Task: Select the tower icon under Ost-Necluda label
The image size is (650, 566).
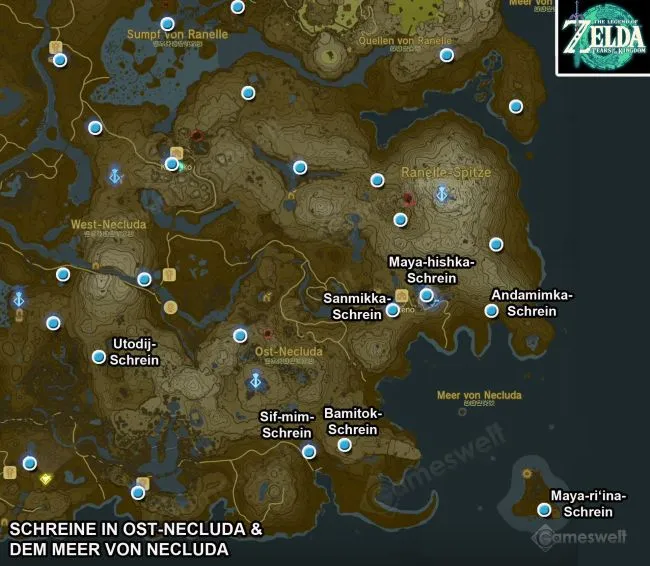Action: pos(256,381)
